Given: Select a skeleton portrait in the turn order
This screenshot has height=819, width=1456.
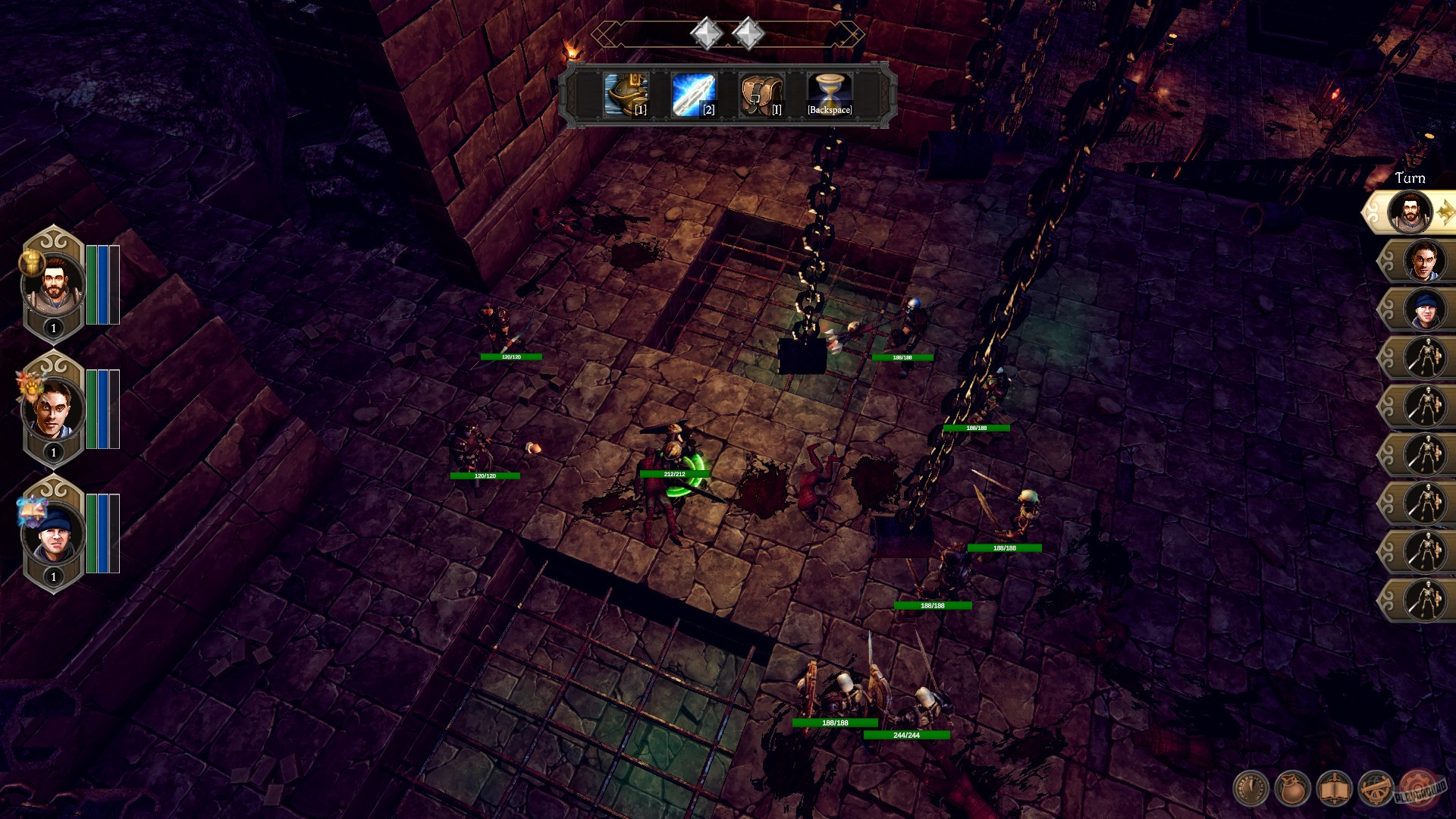Looking at the screenshot, I should [1424, 358].
